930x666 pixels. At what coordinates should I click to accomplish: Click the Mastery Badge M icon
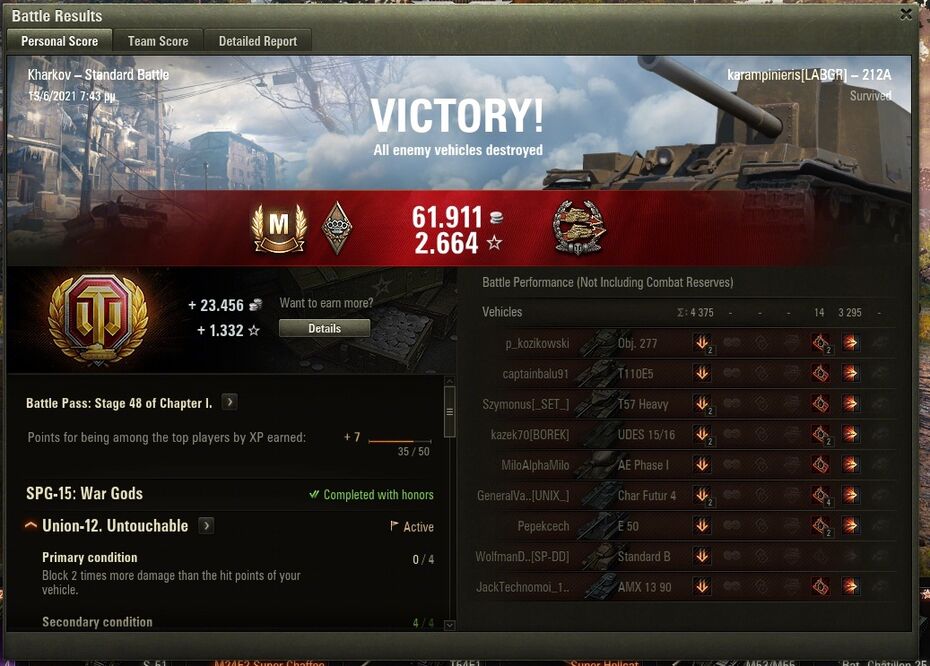[x=279, y=228]
